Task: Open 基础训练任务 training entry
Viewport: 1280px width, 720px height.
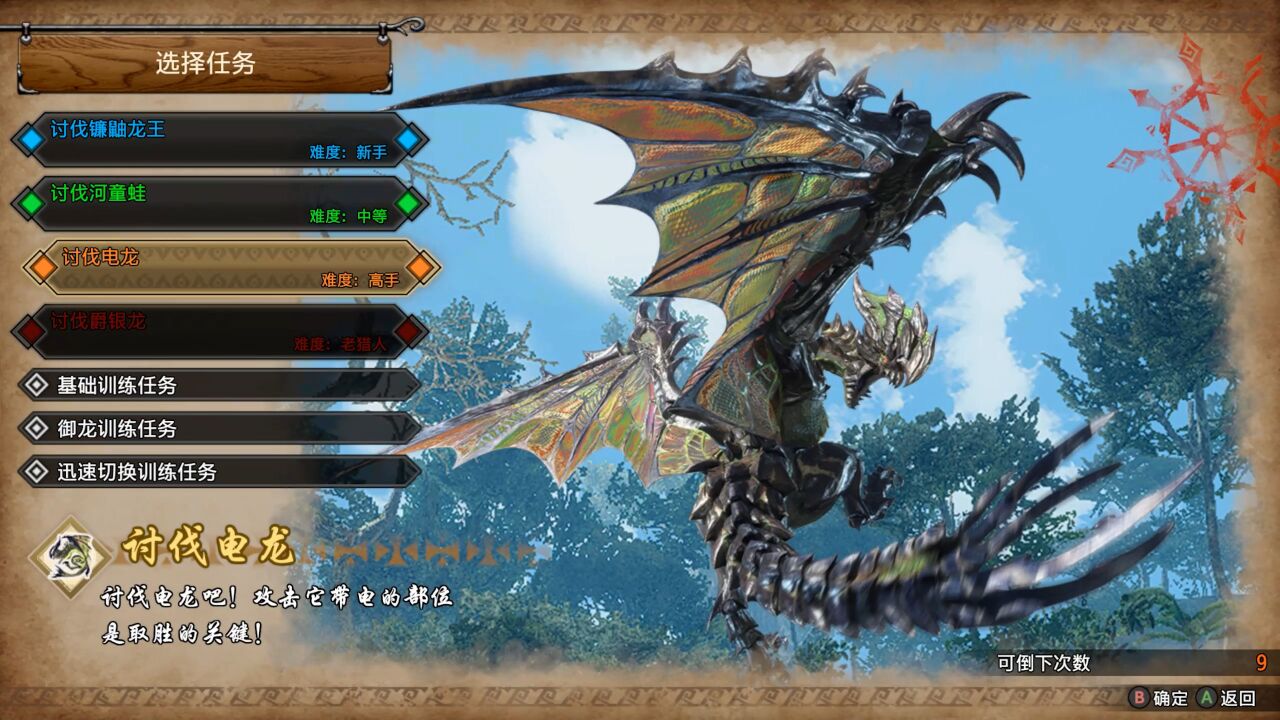Action: coord(220,385)
